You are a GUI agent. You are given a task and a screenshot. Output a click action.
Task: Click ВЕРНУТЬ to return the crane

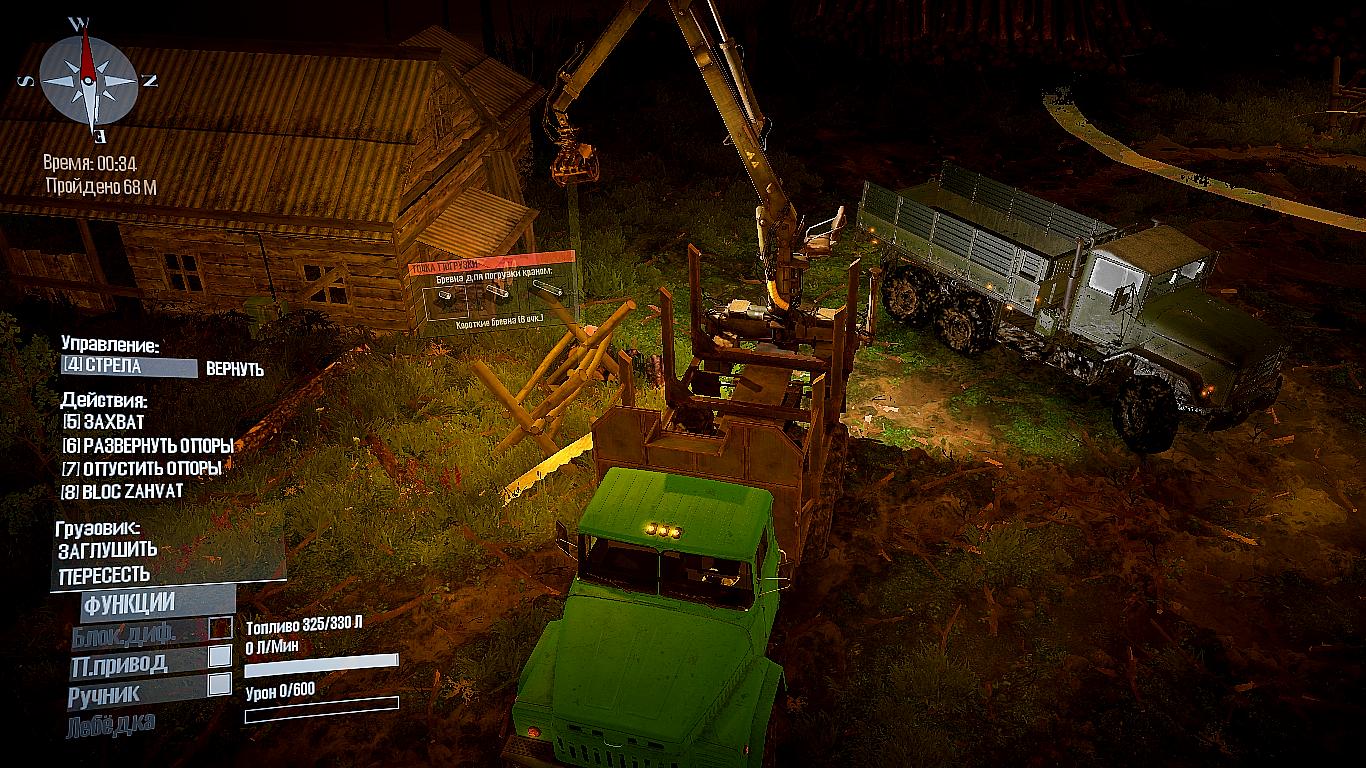click(235, 369)
